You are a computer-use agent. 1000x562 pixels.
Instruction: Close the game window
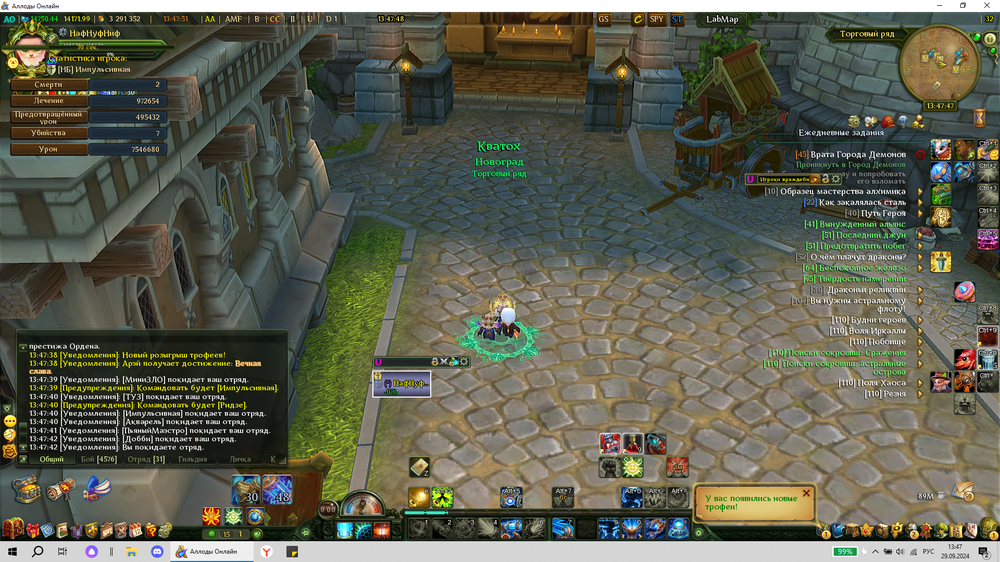[x=986, y=6]
